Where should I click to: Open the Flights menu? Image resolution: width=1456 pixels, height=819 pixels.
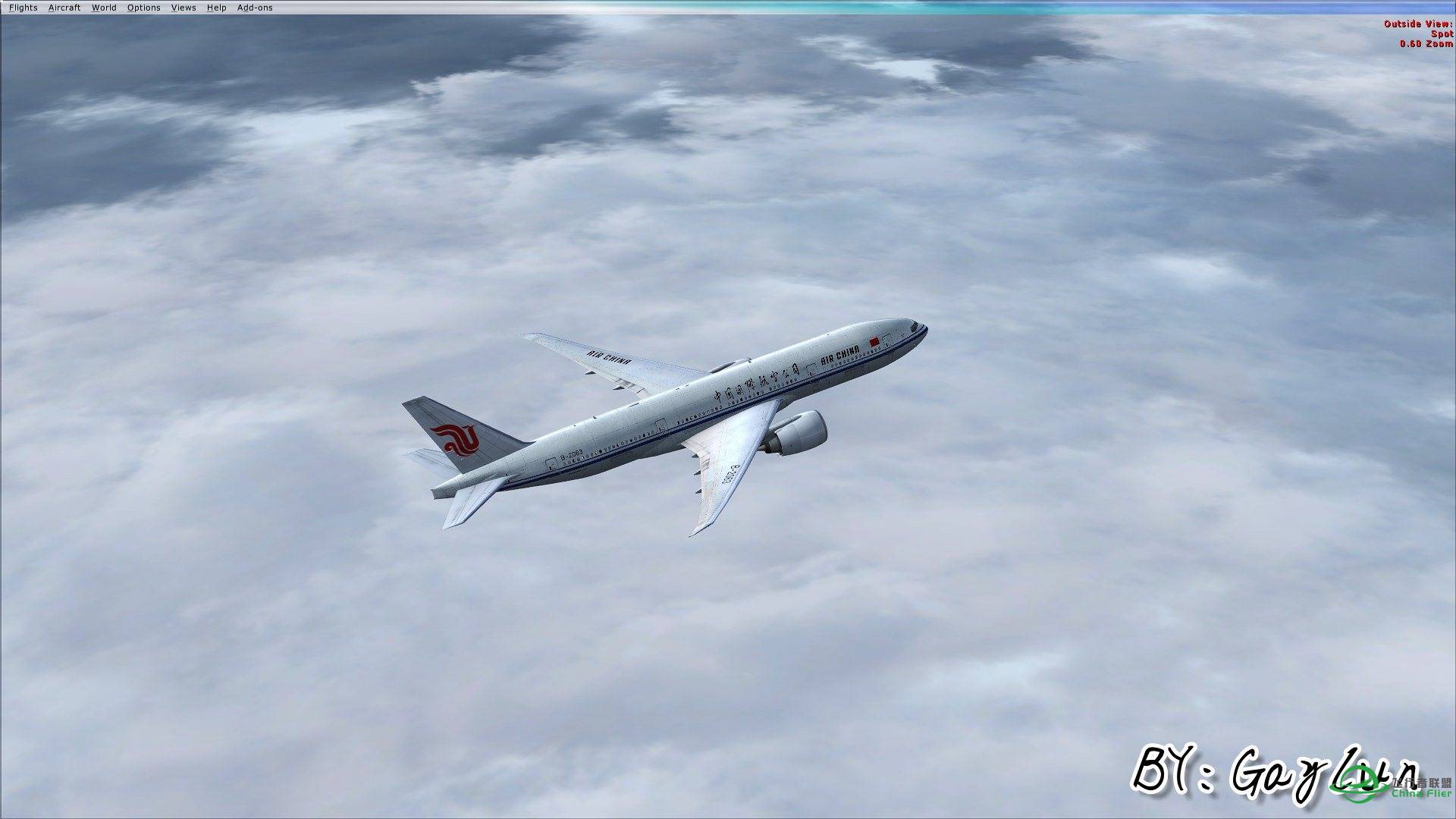(x=24, y=8)
